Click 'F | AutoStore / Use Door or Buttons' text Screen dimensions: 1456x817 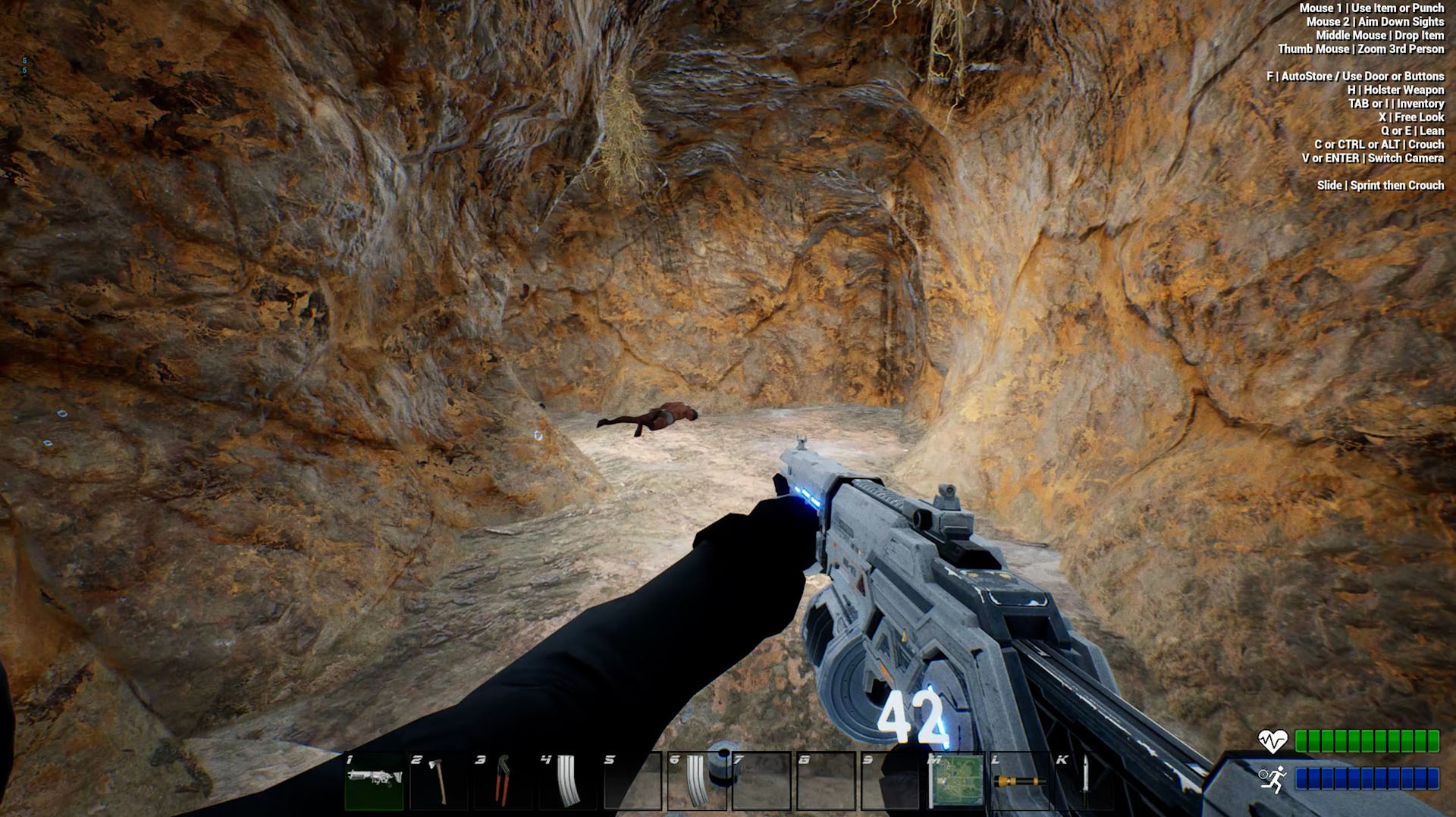[1354, 76]
